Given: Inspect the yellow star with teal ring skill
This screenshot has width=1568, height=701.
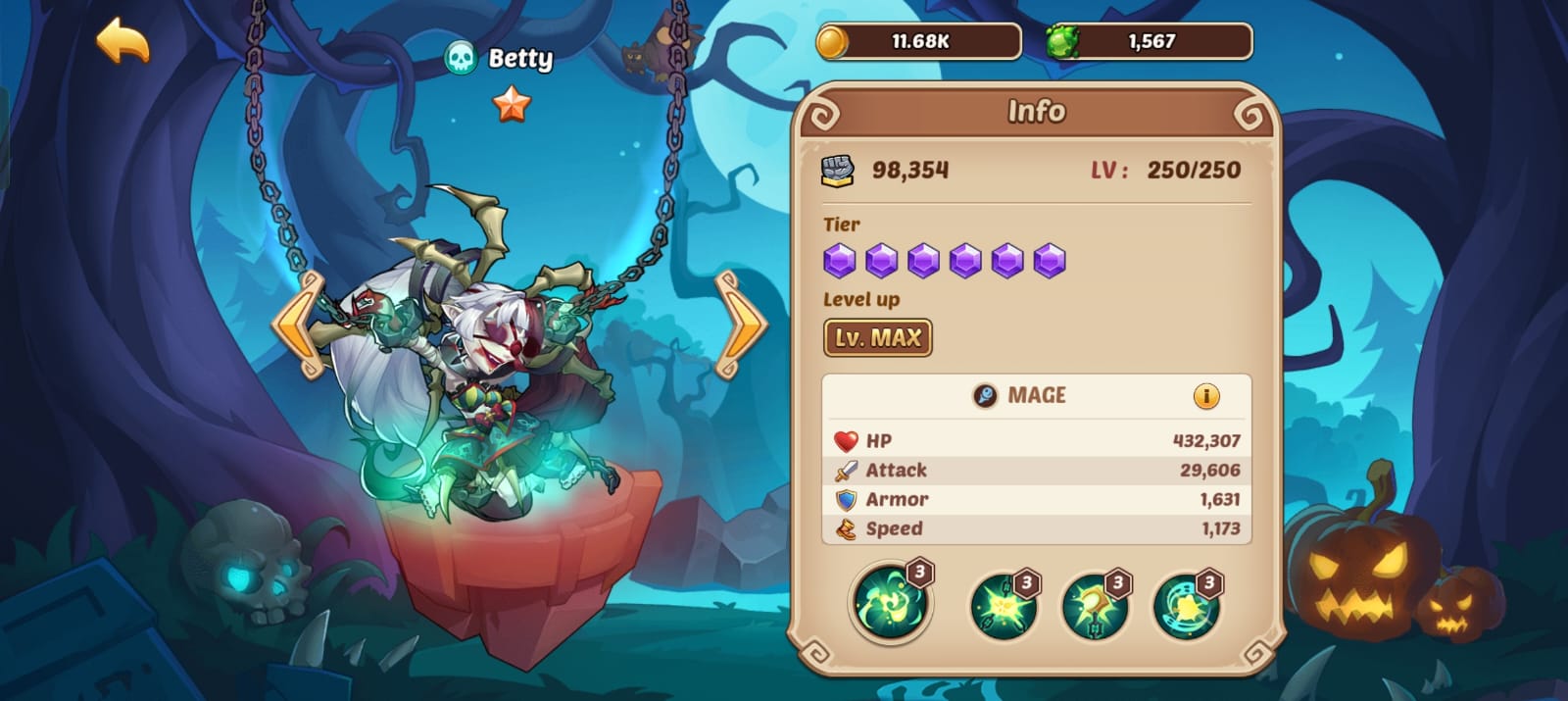Looking at the screenshot, I should 1186,606.
